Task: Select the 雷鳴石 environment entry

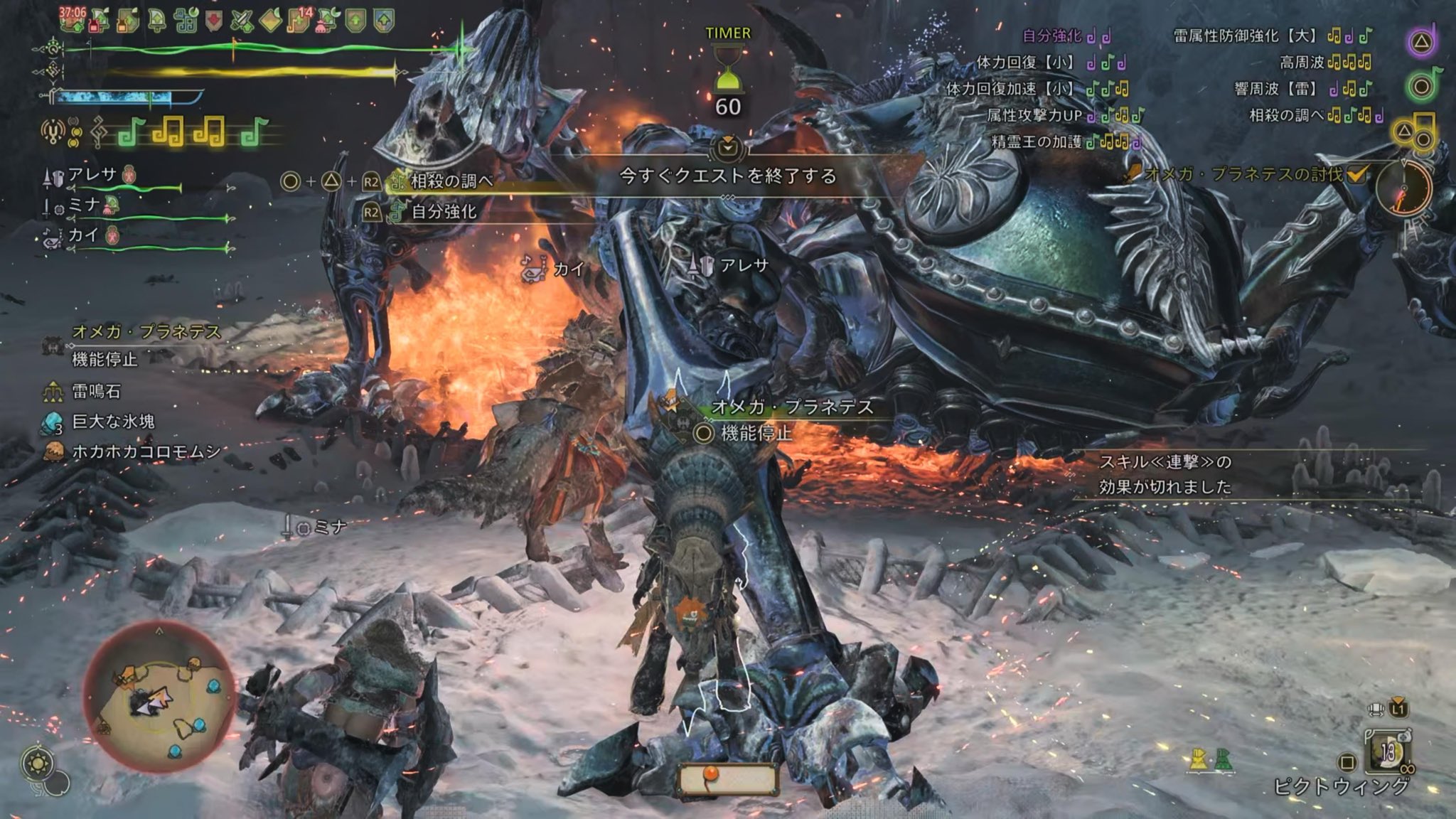Action: [96, 391]
